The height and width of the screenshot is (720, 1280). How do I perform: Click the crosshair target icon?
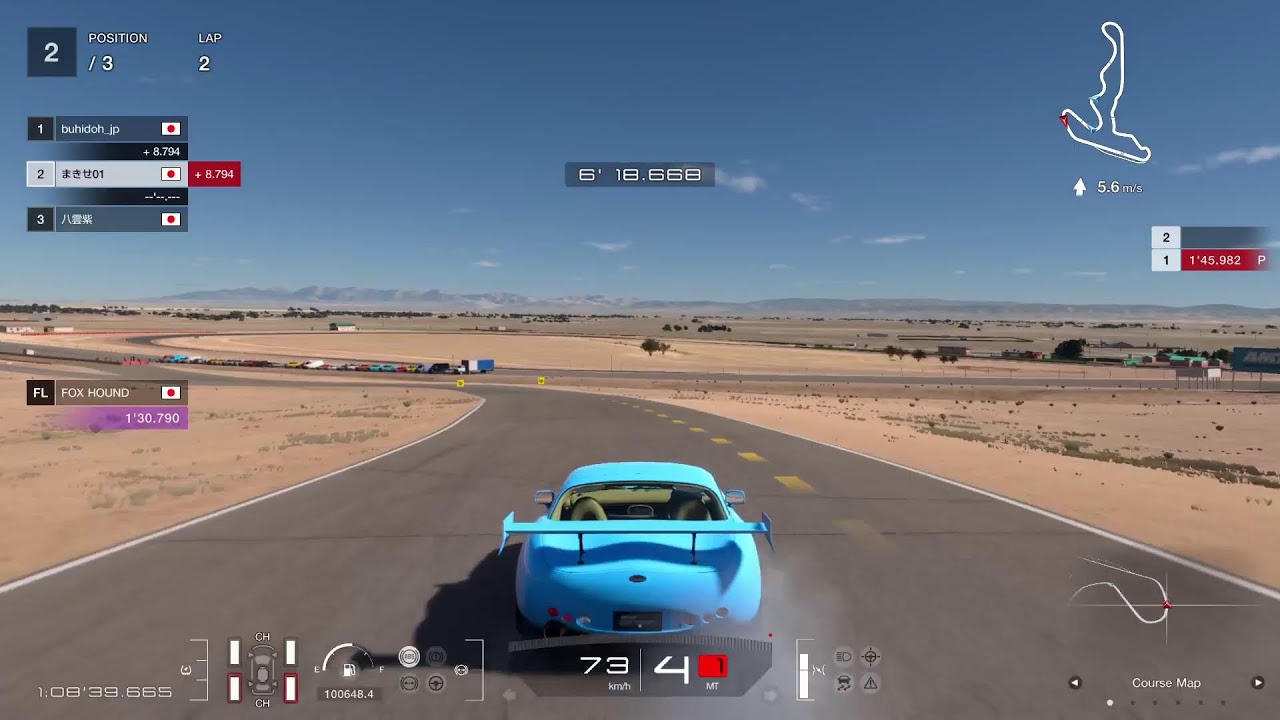871,657
